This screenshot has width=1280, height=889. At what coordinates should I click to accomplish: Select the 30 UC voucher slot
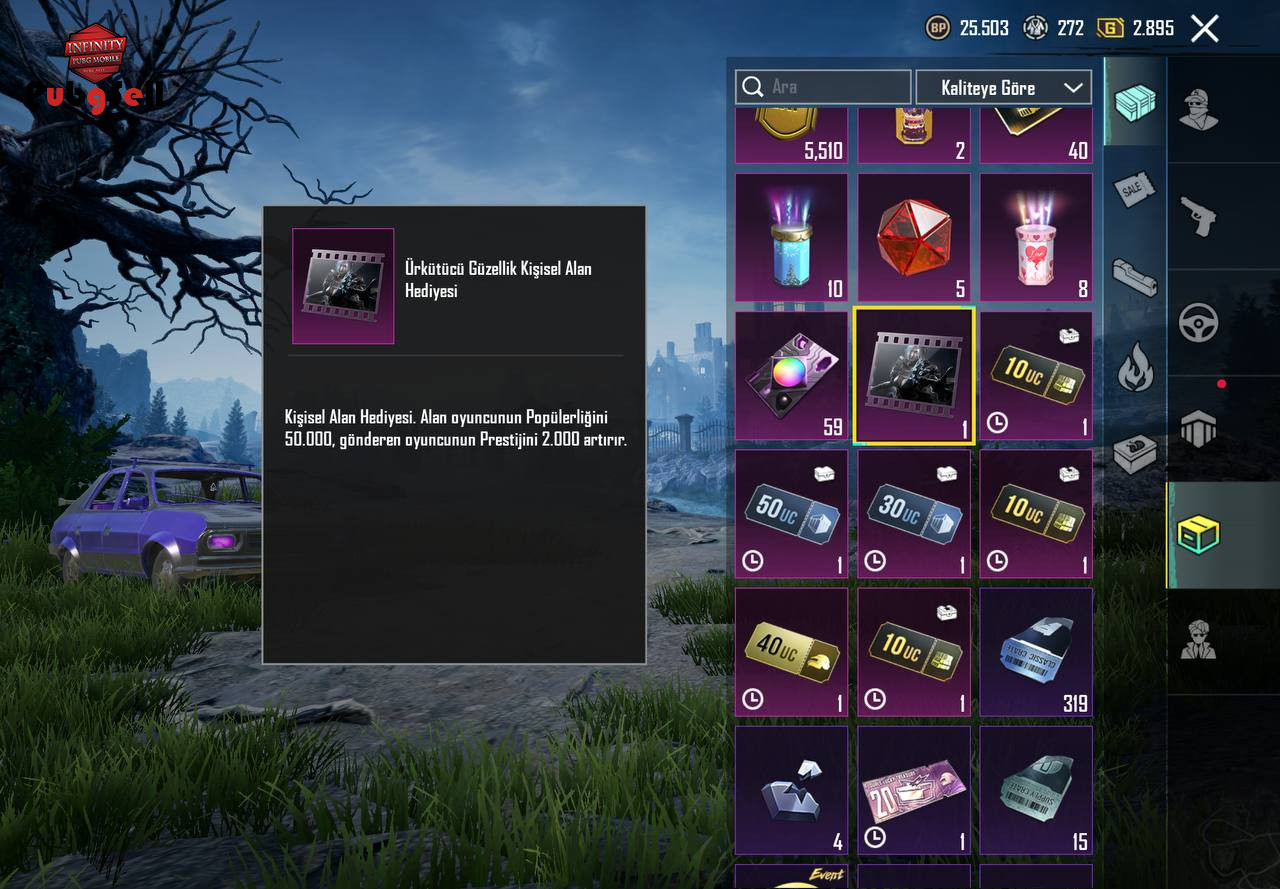pos(913,514)
